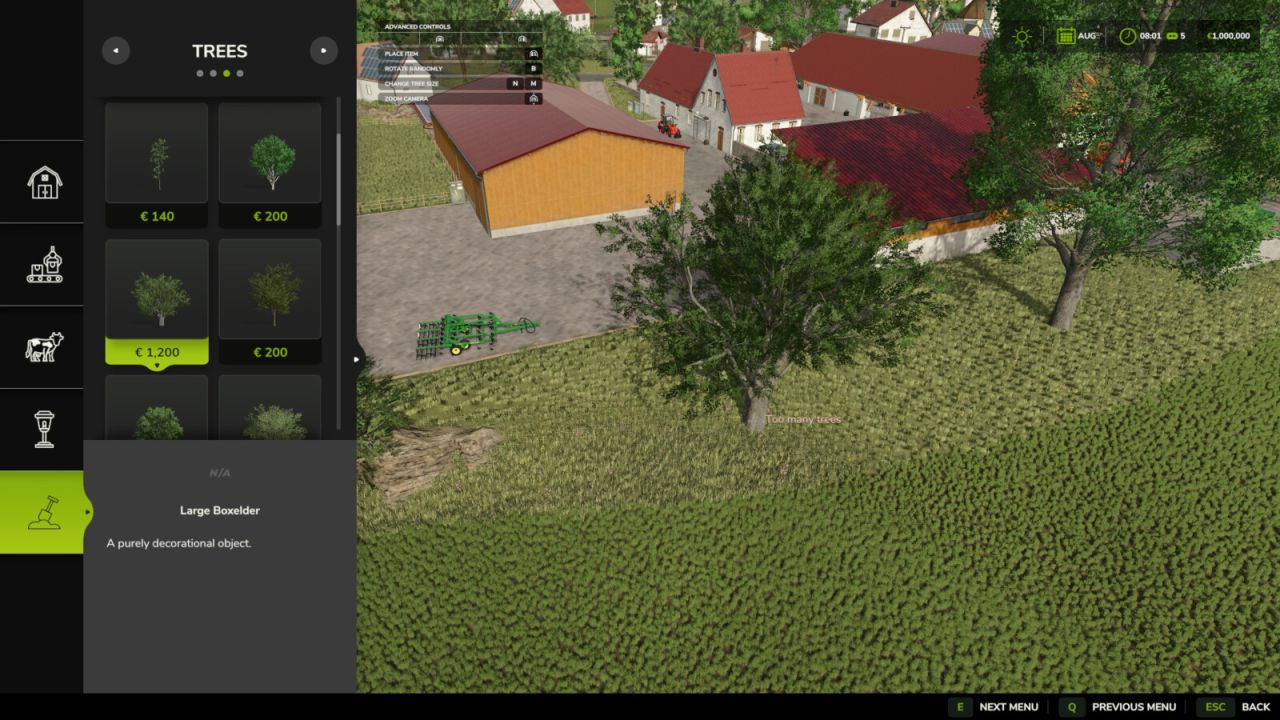Open the calendar showing AUG
The image size is (1280, 720).
(1066, 34)
